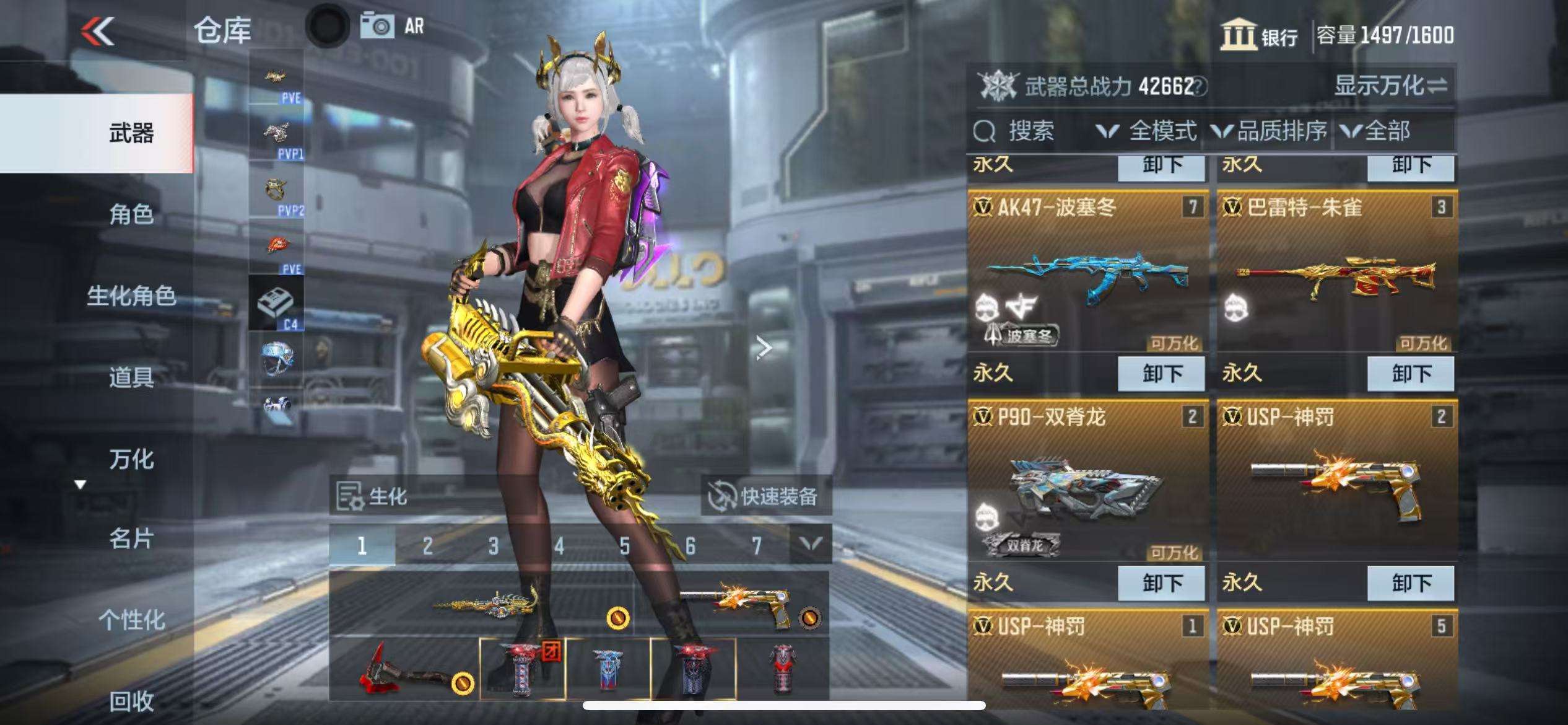Click 快速装备 quick equip

tap(766, 496)
